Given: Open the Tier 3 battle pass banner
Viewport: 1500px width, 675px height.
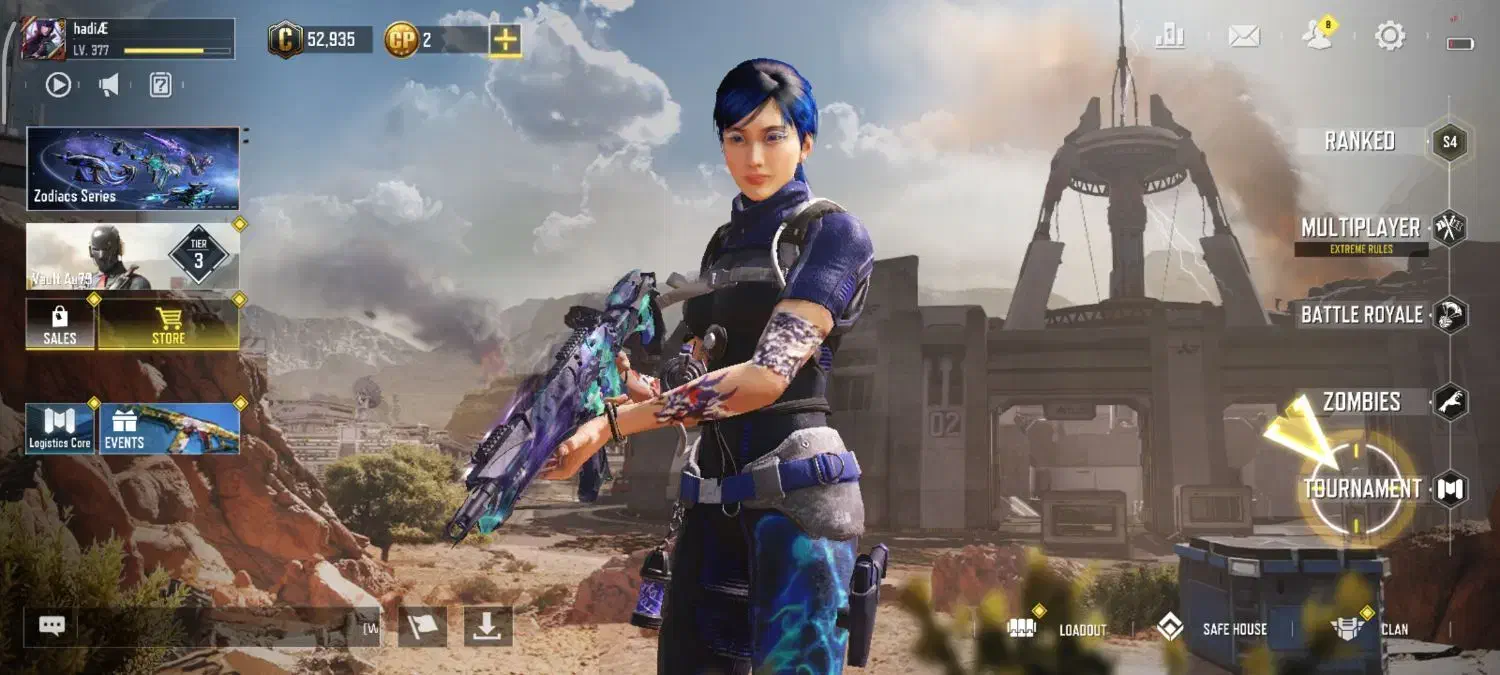Looking at the screenshot, I should point(133,256).
